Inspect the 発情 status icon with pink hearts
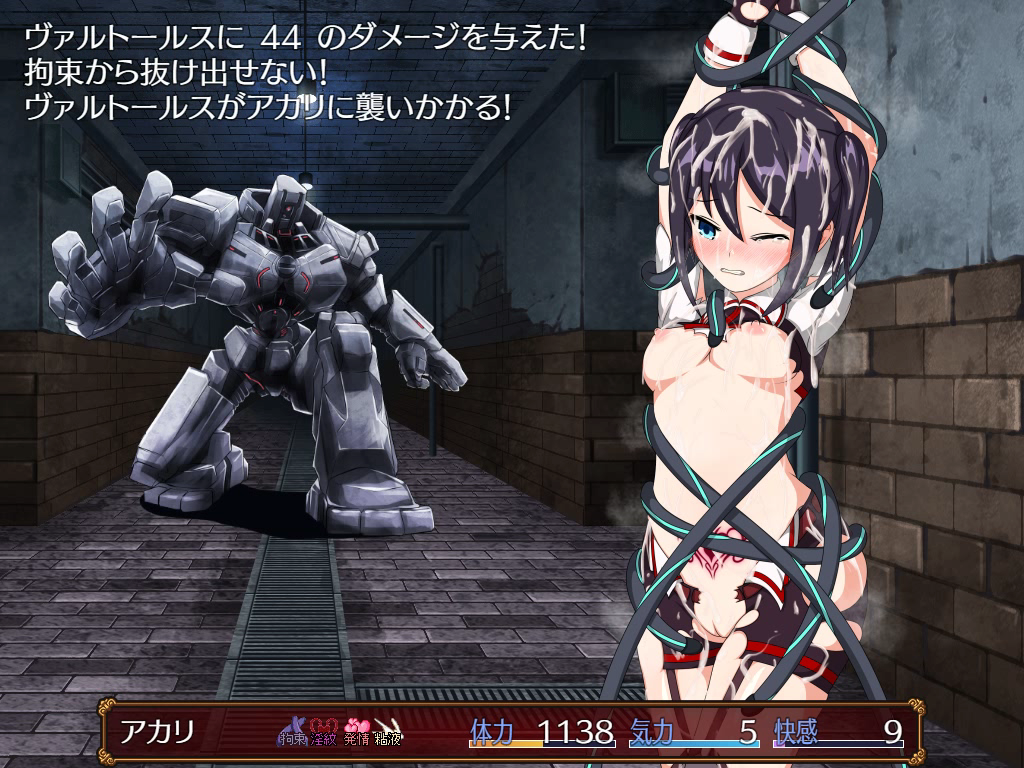Image resolution: width=1024 pixels, height=768 pixels. coord(357,733)
